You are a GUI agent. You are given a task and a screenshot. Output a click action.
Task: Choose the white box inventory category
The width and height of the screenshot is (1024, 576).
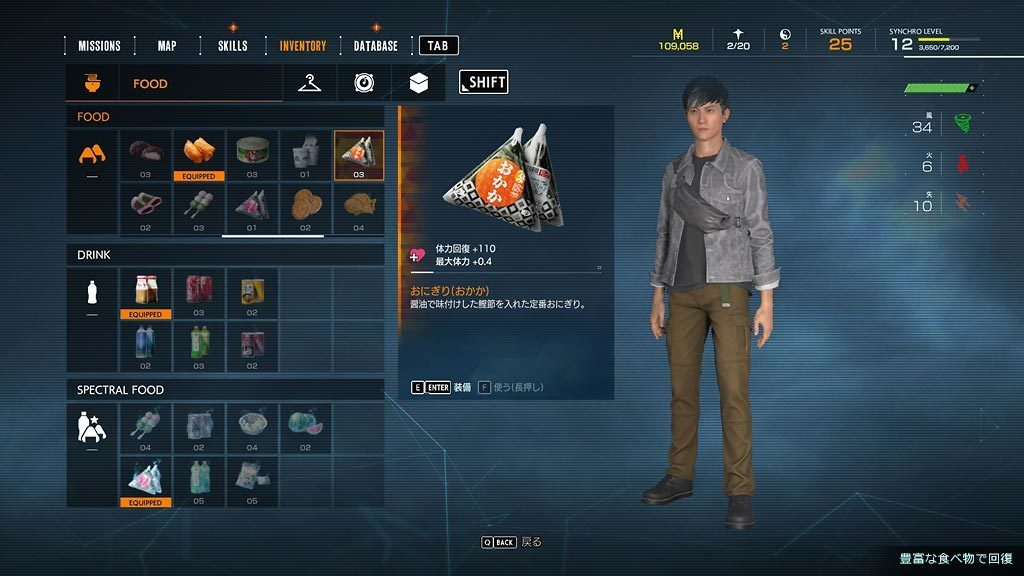pyautogui.click(x=419, y=84)
